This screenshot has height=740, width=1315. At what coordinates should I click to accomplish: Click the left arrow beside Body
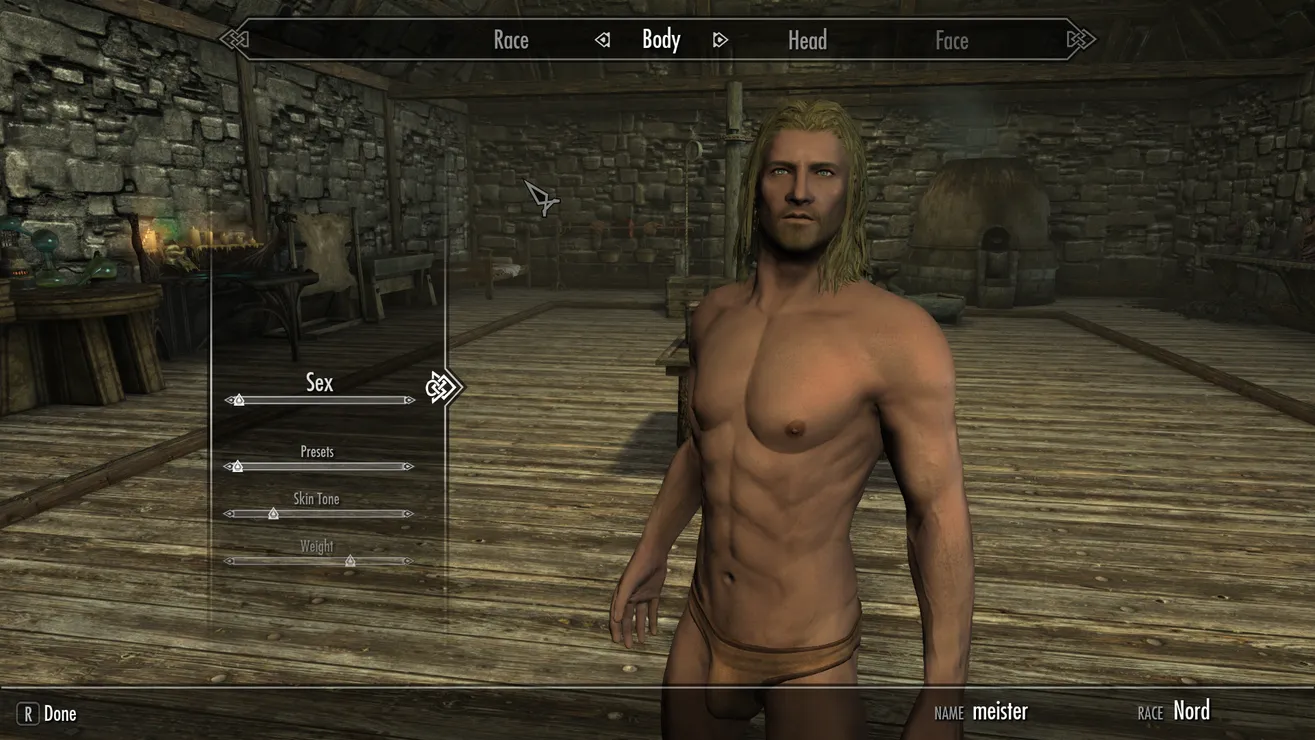pyautogui.click(x=602, y=40)
